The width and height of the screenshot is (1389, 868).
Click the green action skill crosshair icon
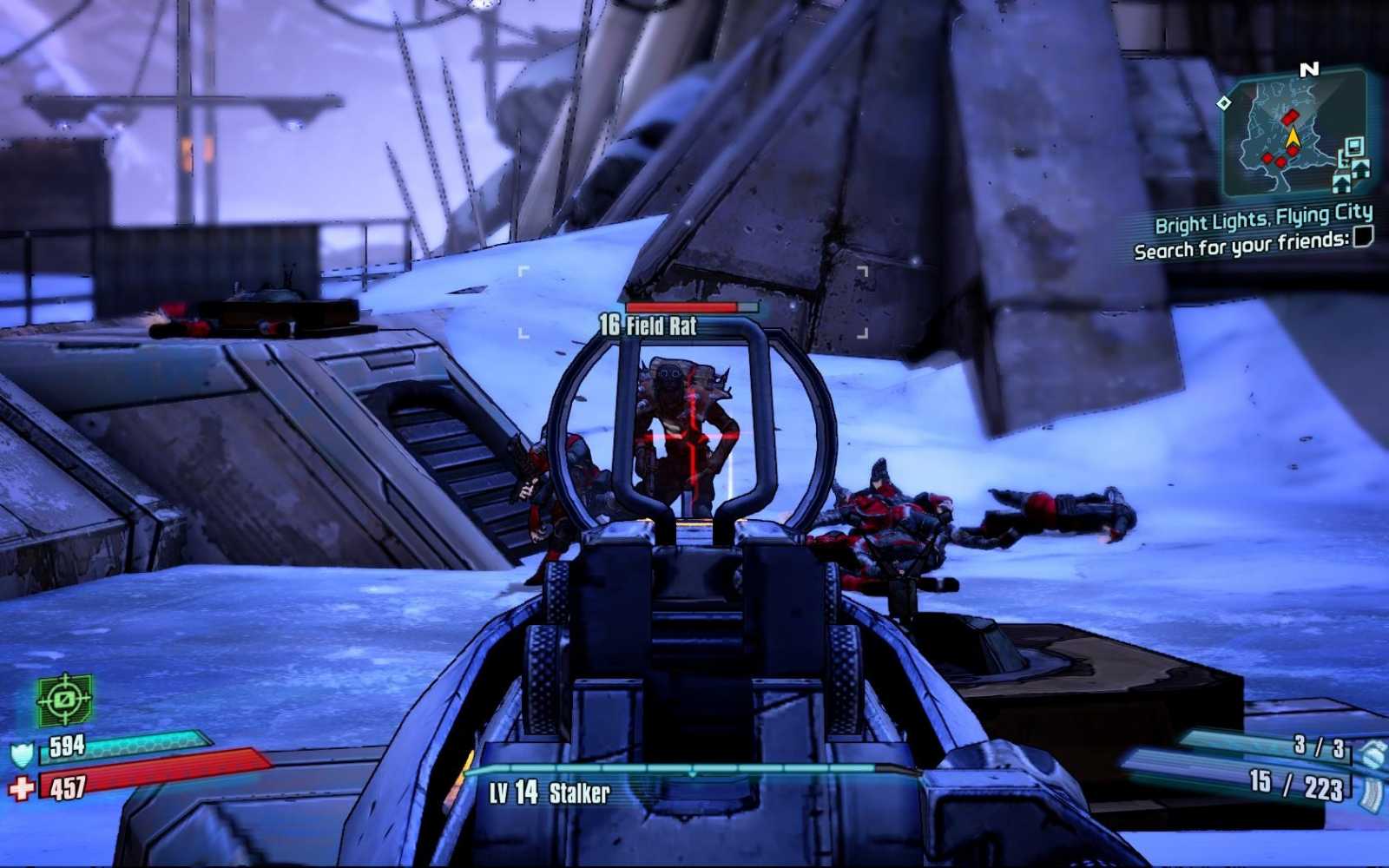(x=64, y=699)
